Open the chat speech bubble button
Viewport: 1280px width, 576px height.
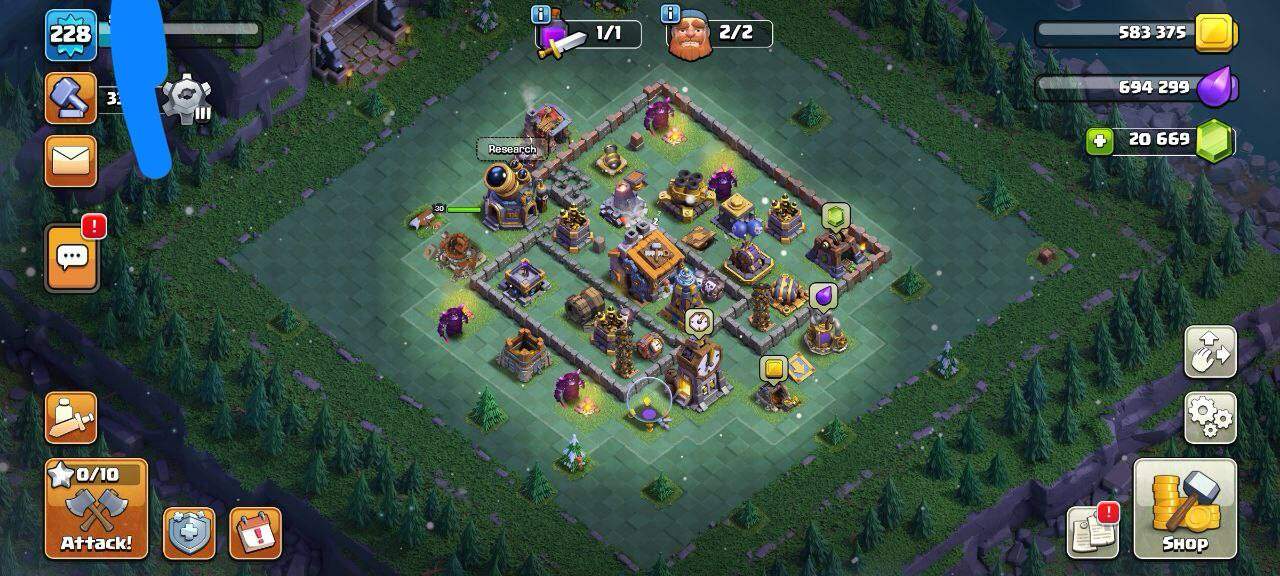[72, 258]
